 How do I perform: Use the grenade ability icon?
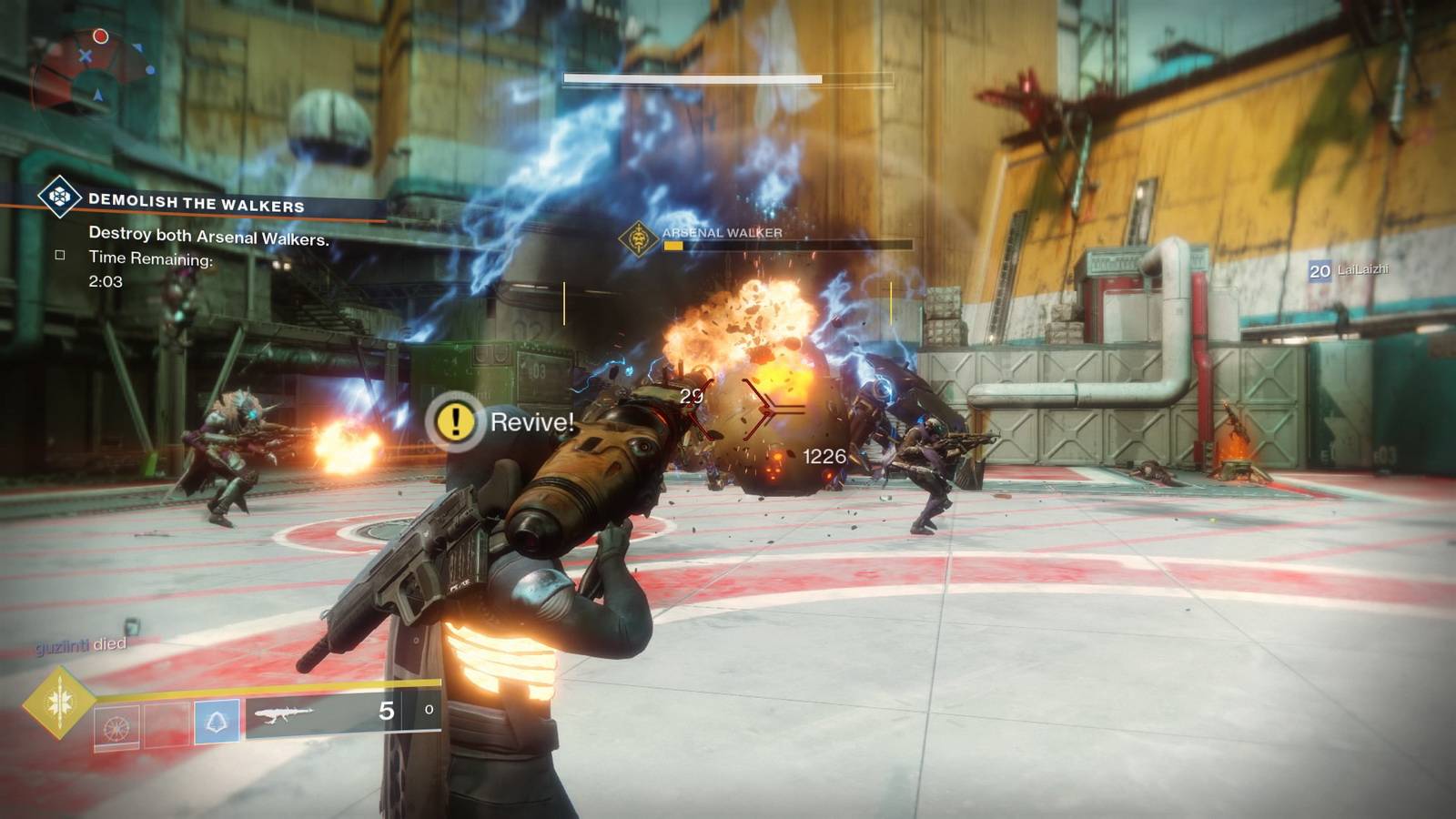pyautogui.click(x=117, y=726)
